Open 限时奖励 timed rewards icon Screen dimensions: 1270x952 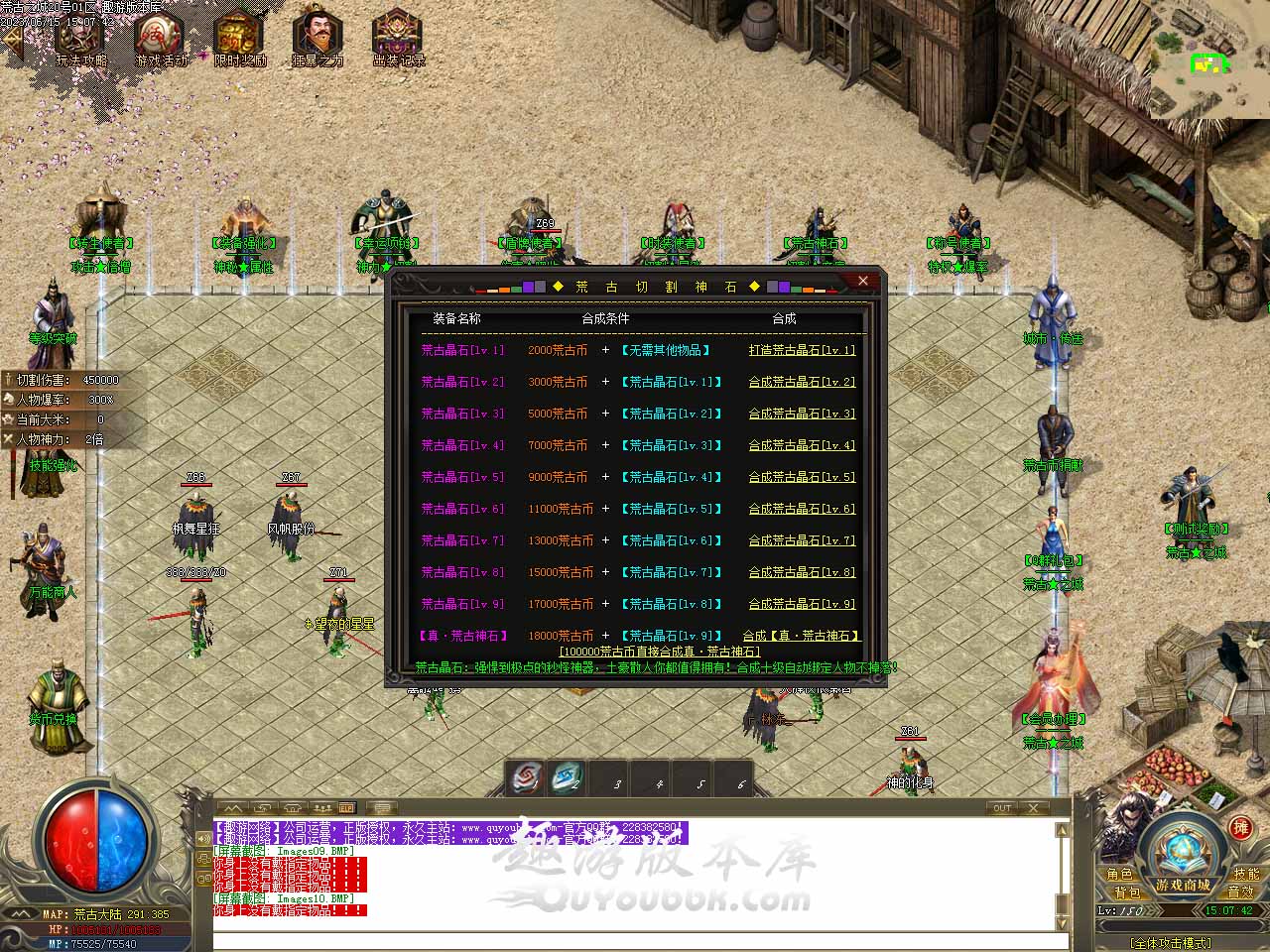(239, 40)
